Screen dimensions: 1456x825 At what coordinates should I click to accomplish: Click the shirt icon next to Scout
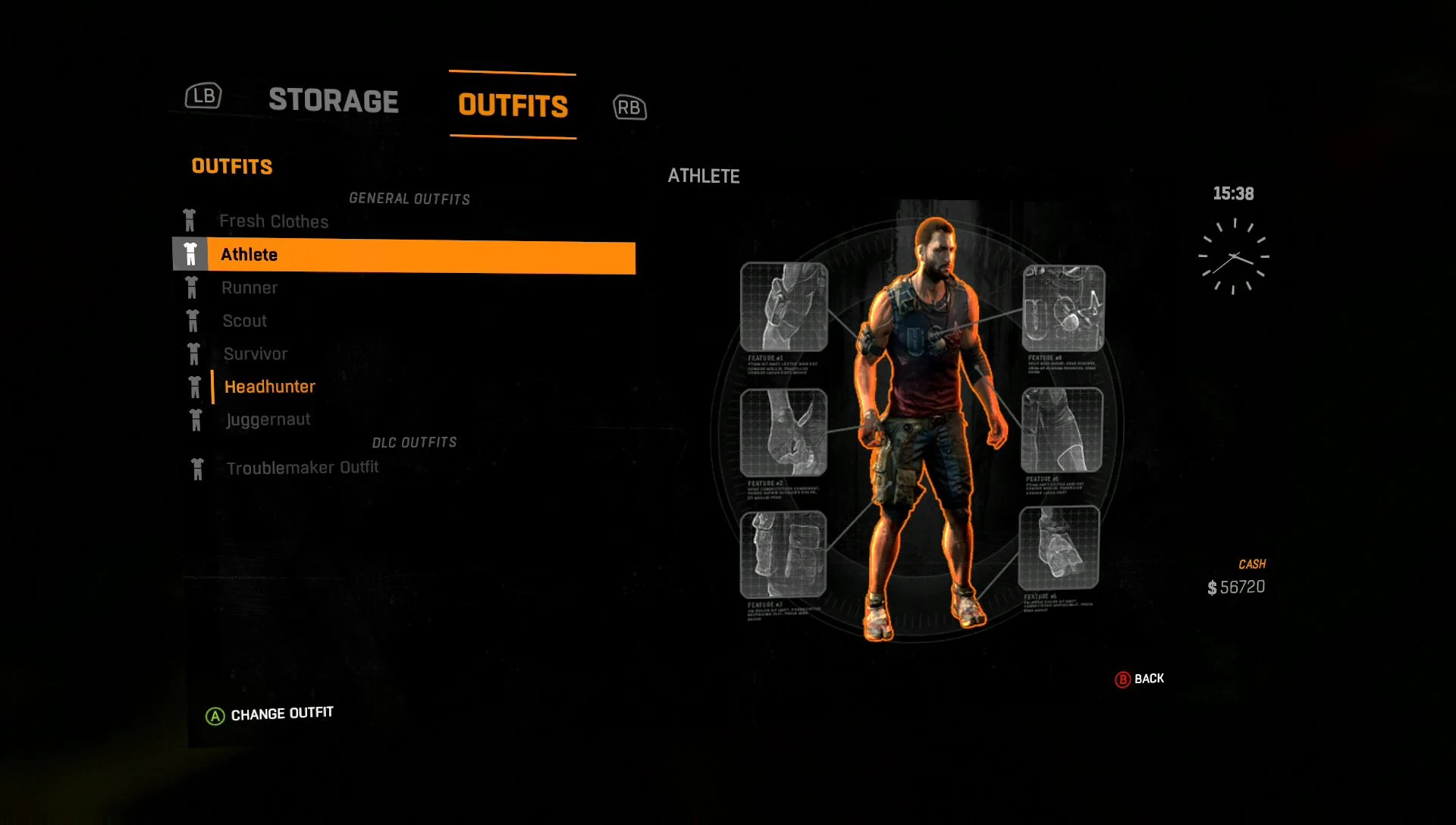coord(192,321)
